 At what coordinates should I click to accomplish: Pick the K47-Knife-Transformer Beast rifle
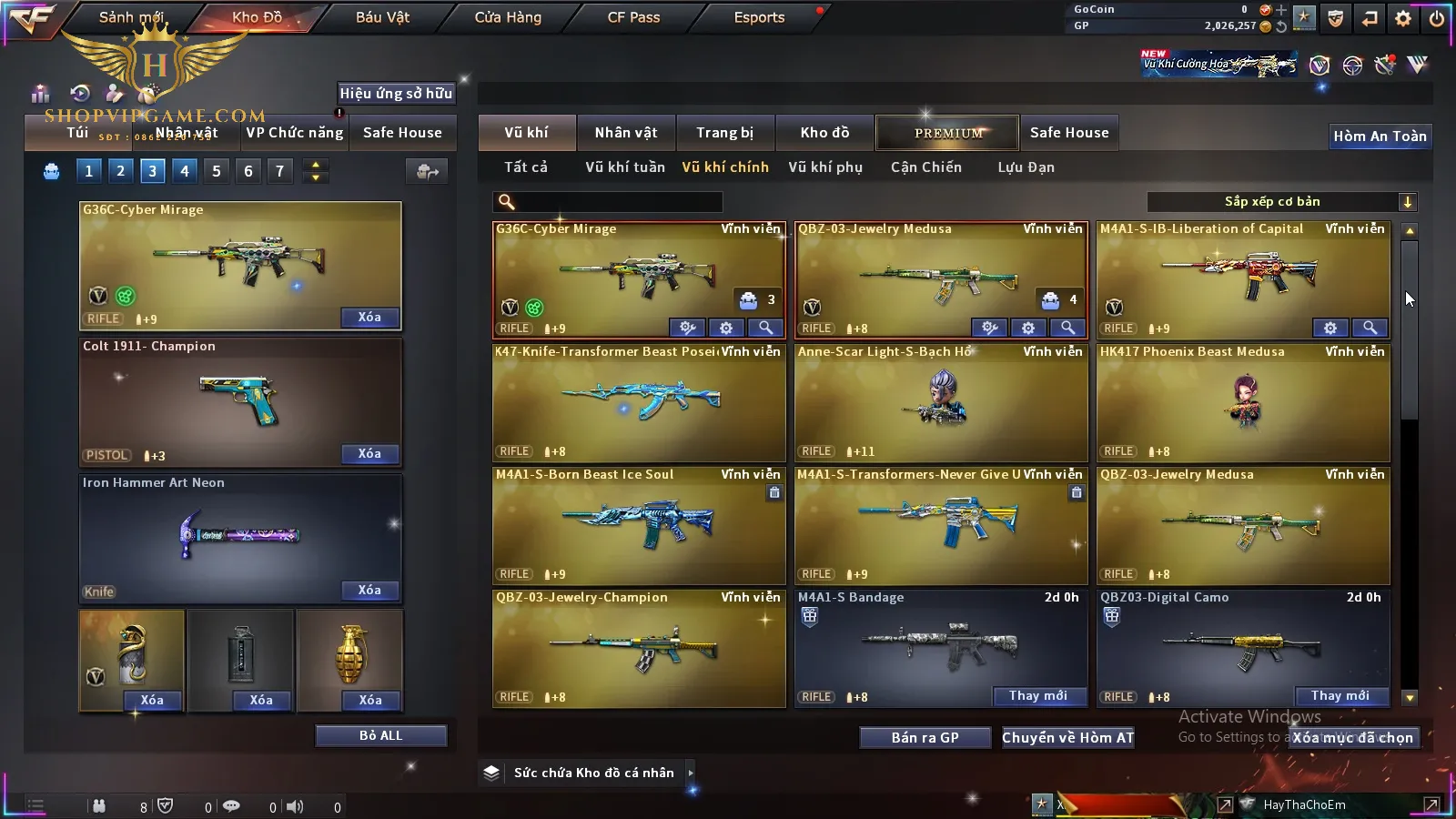[639, 402]
